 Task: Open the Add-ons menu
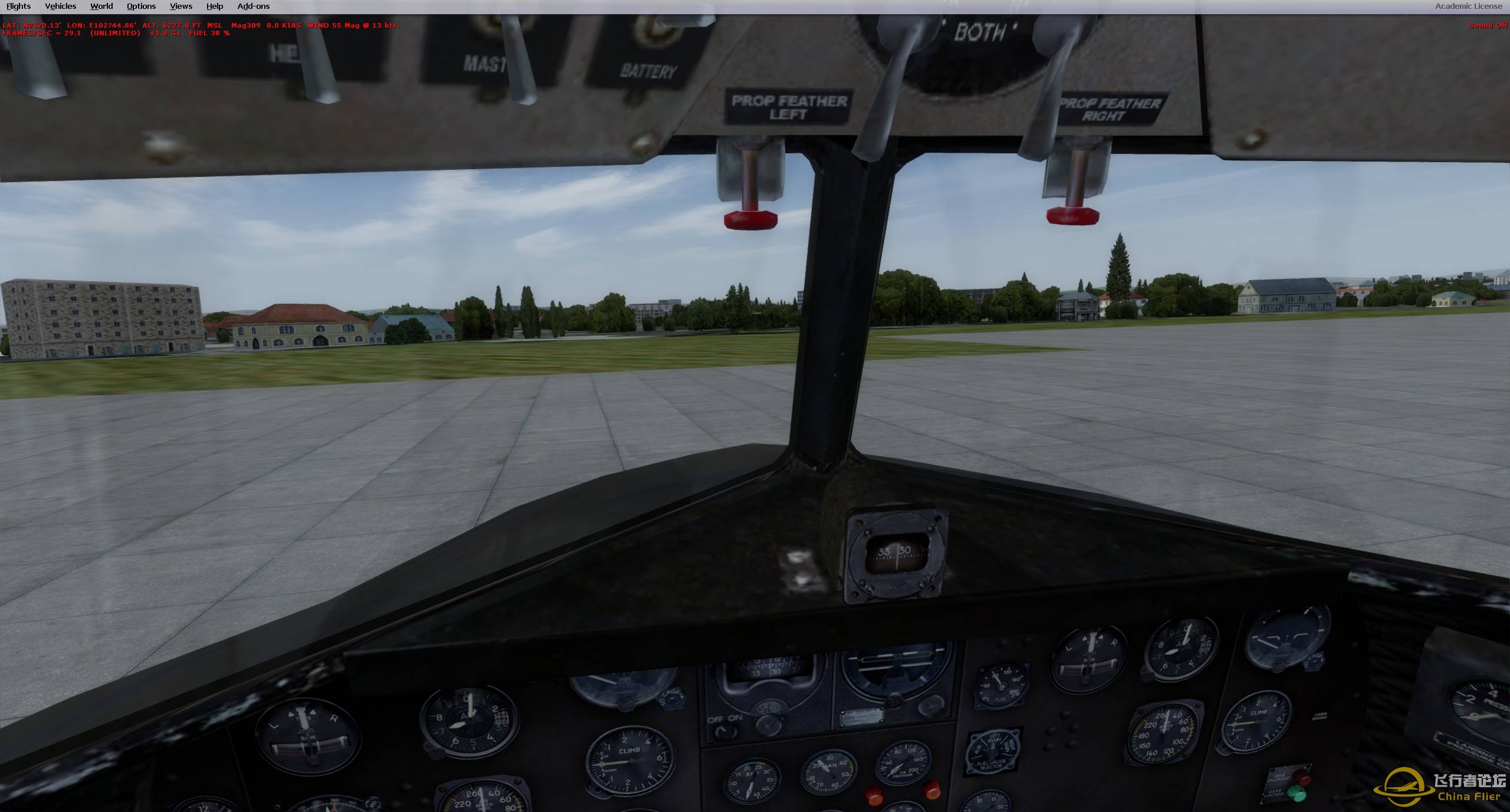pos(253,6)
